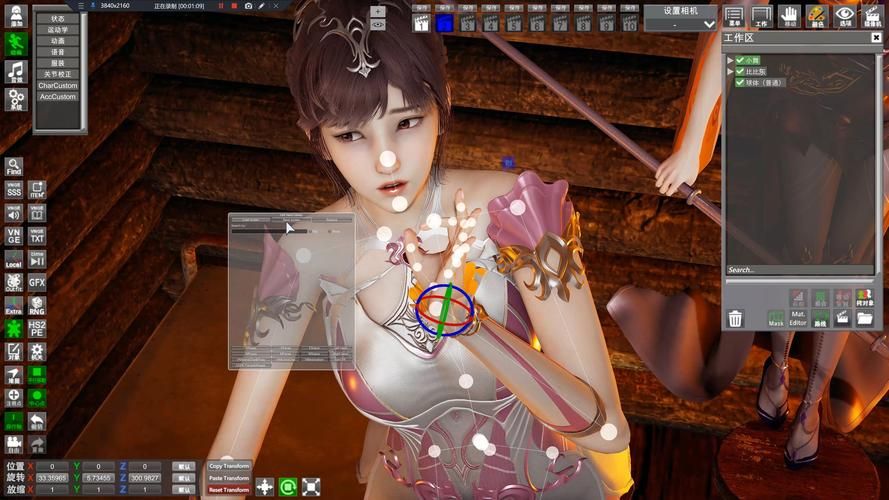Delete the selected object with trash icon
This screenshot has height=500, width=889.
click(736, 319)
